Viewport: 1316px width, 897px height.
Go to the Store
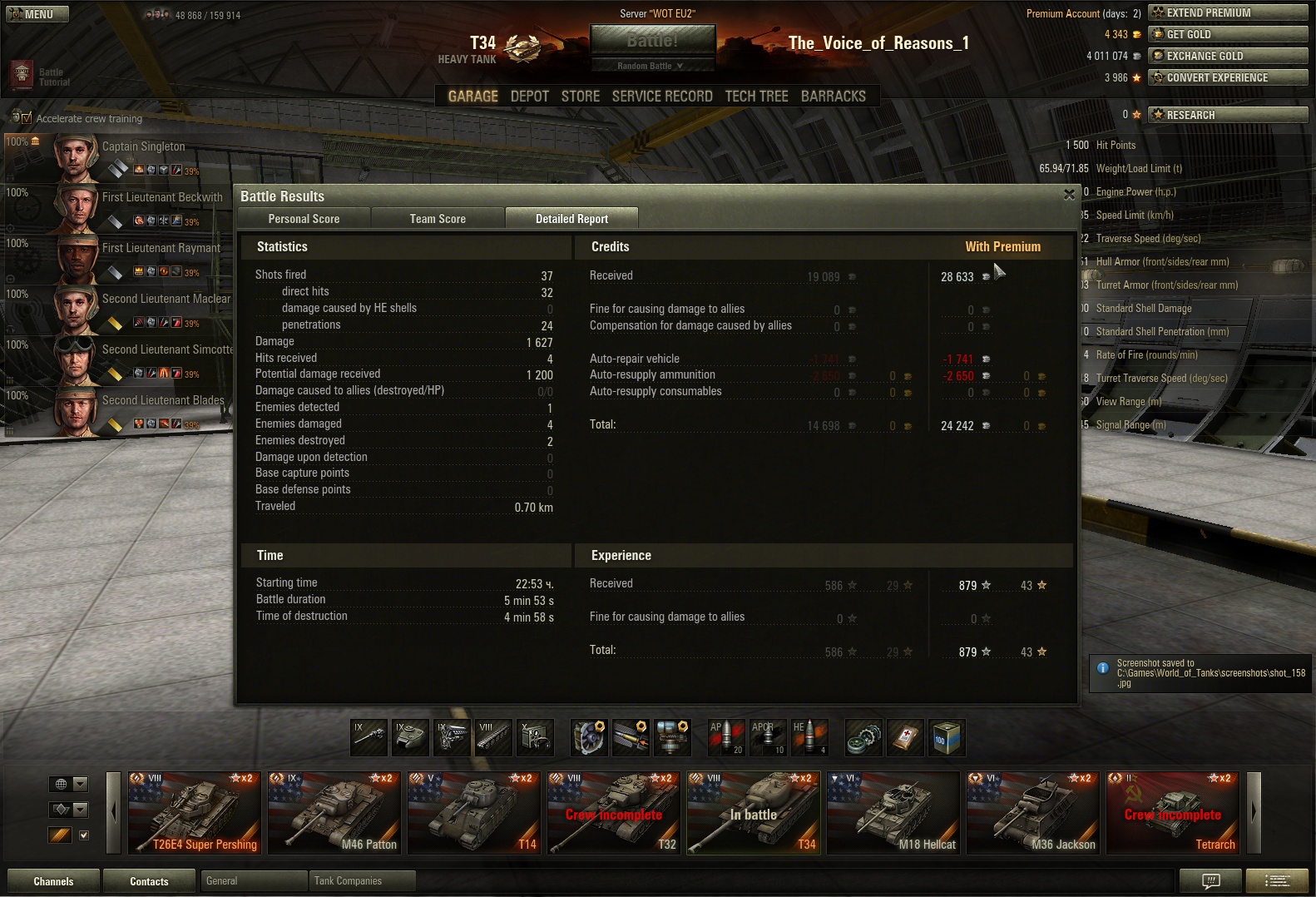[581, 97]
